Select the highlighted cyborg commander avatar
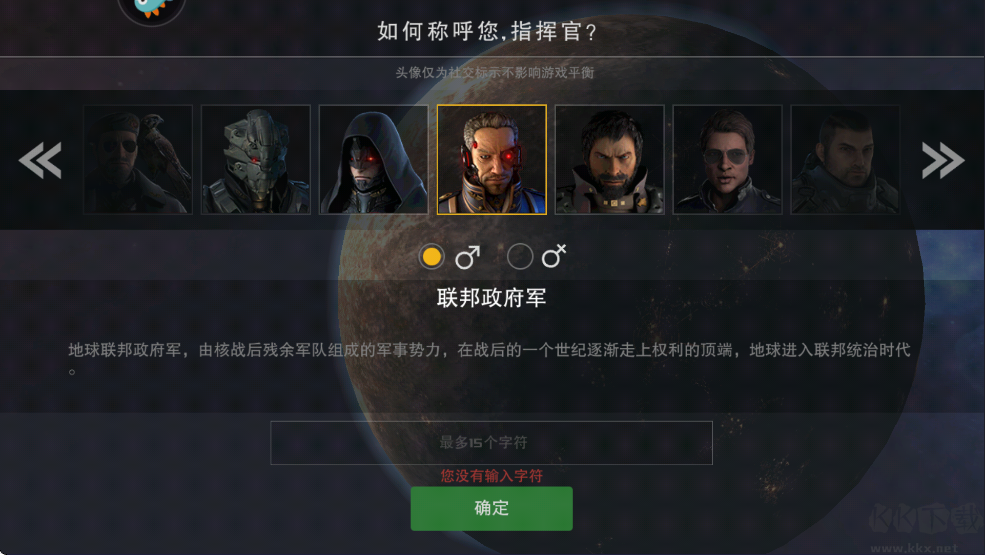Screen dimensions: 985x555 click(x=492, y=160)
